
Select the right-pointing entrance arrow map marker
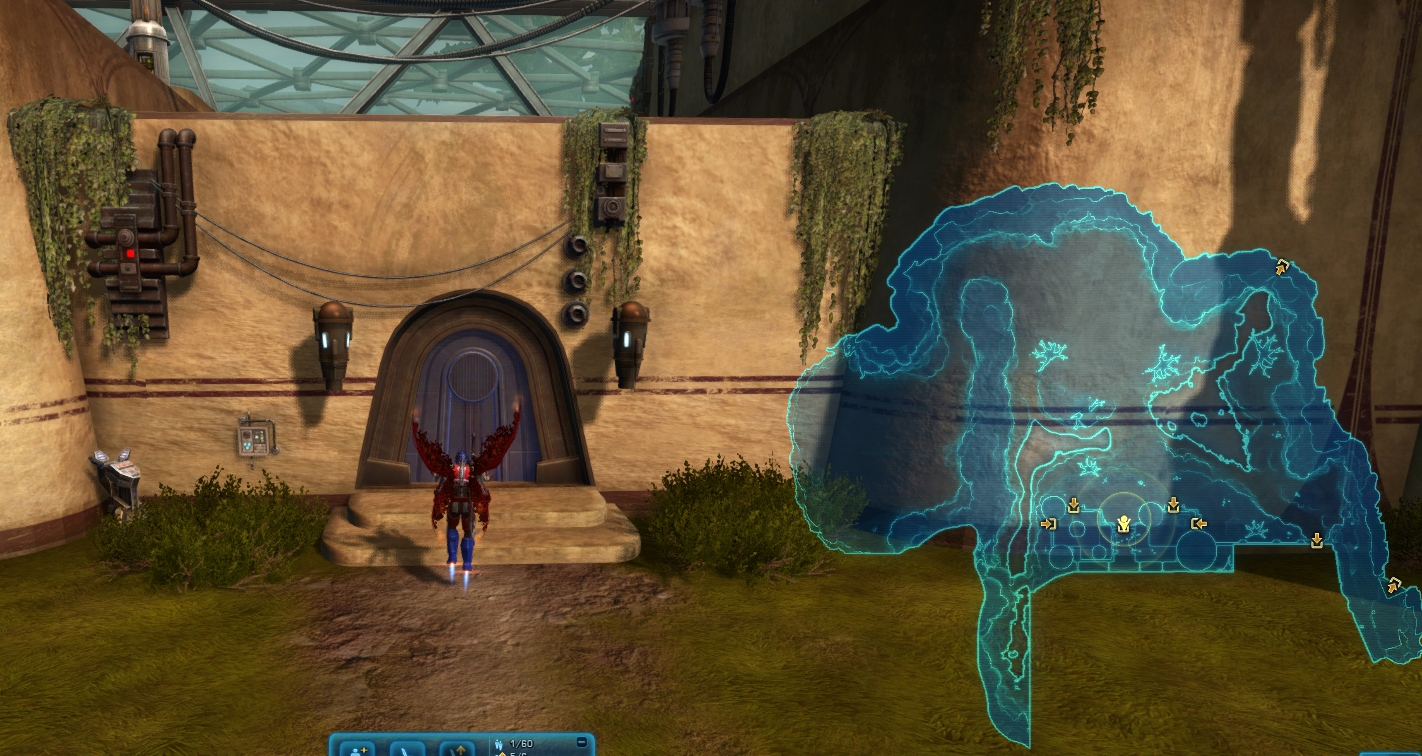[x=1049, y=523]
